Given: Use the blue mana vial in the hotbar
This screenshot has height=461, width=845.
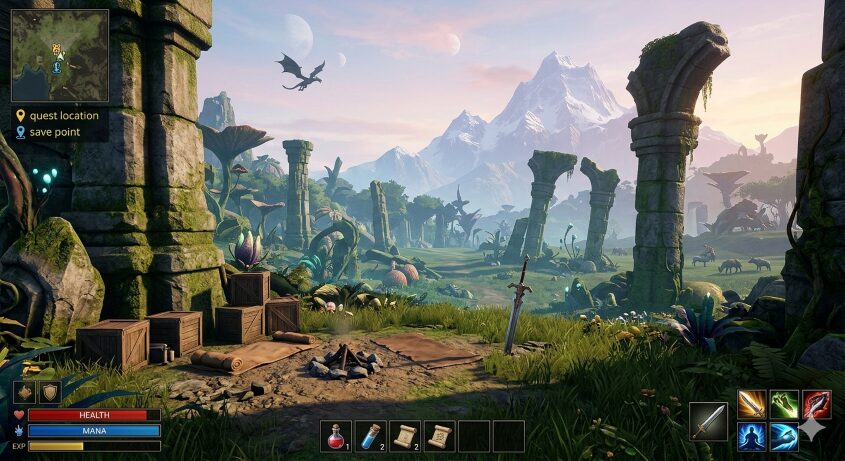Looking at the screenshot, I should point(371,435).
